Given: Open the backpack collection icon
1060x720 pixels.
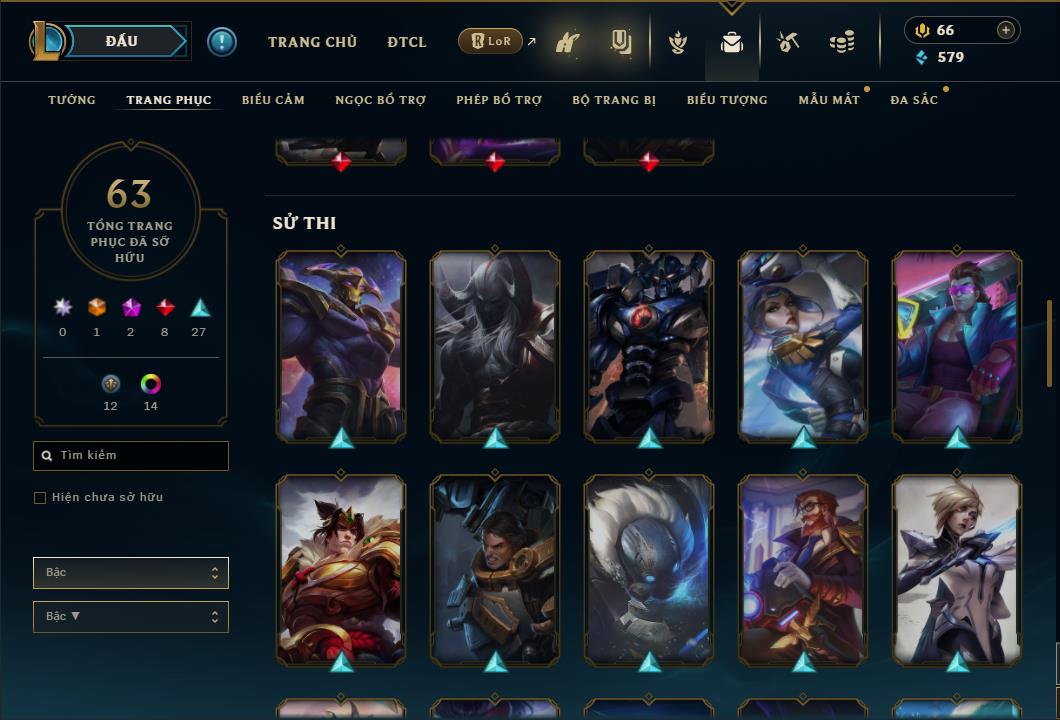Looking at the screenshot, I should tap(732, 42).
